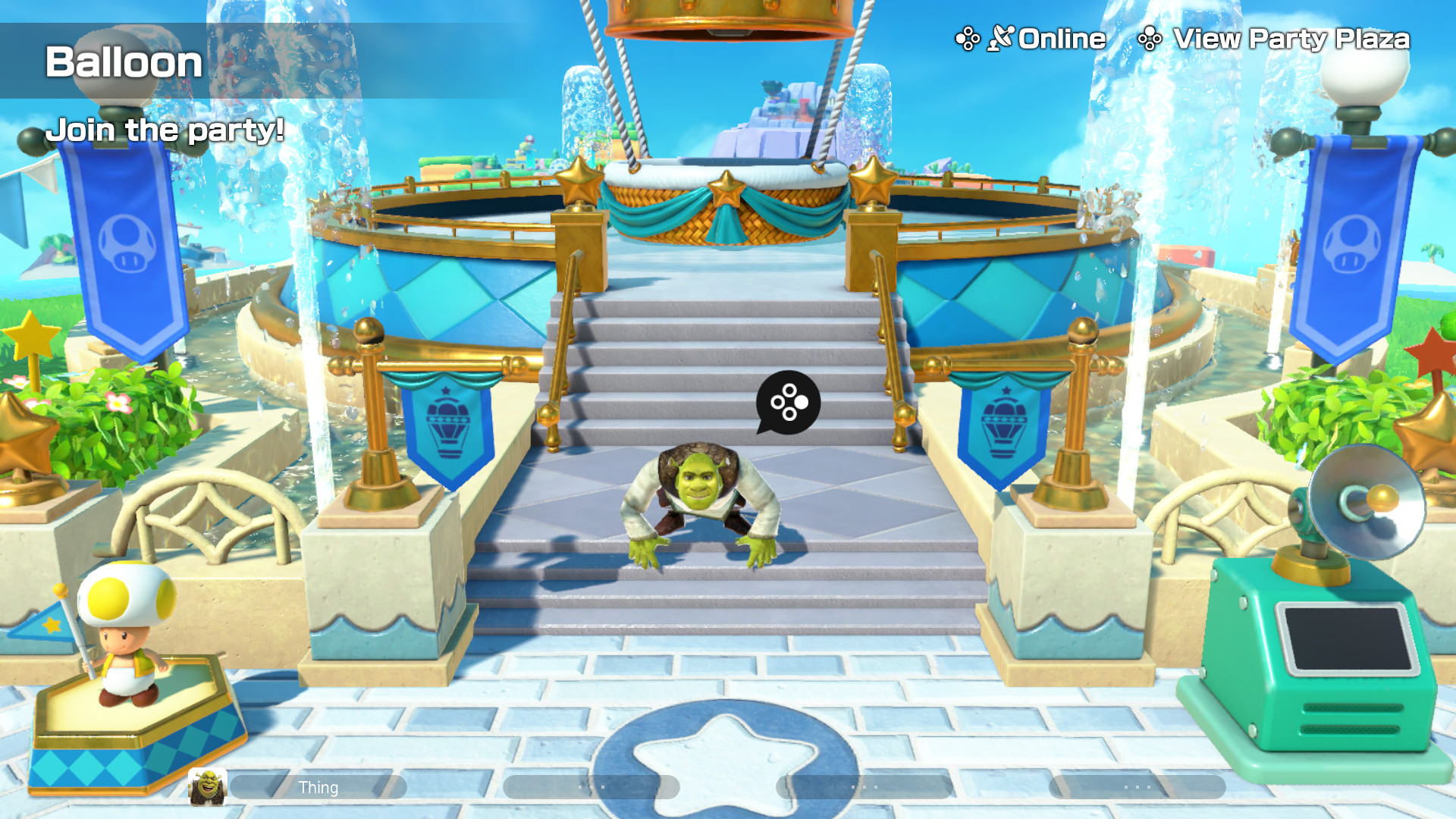Select the player slot labeled Thing
This screenshot has height=819, width=1456.
[x=319, y=787]
